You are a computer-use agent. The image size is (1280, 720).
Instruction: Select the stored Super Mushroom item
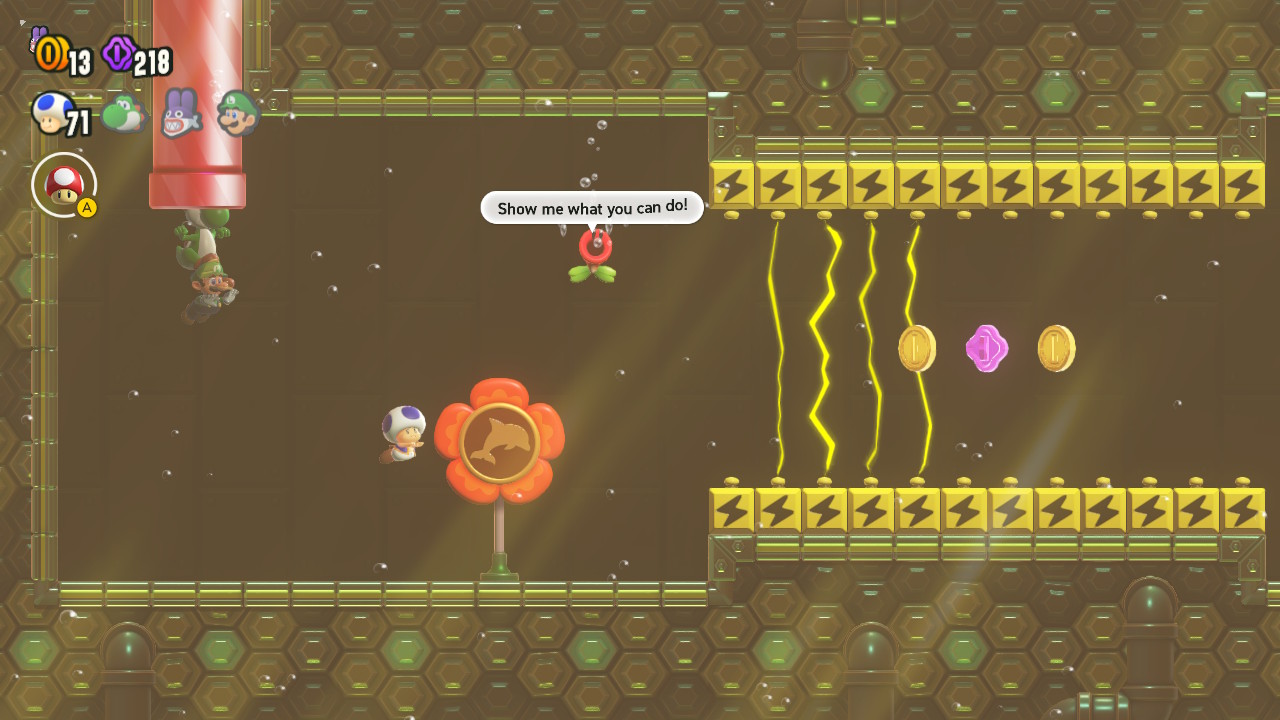64,185
